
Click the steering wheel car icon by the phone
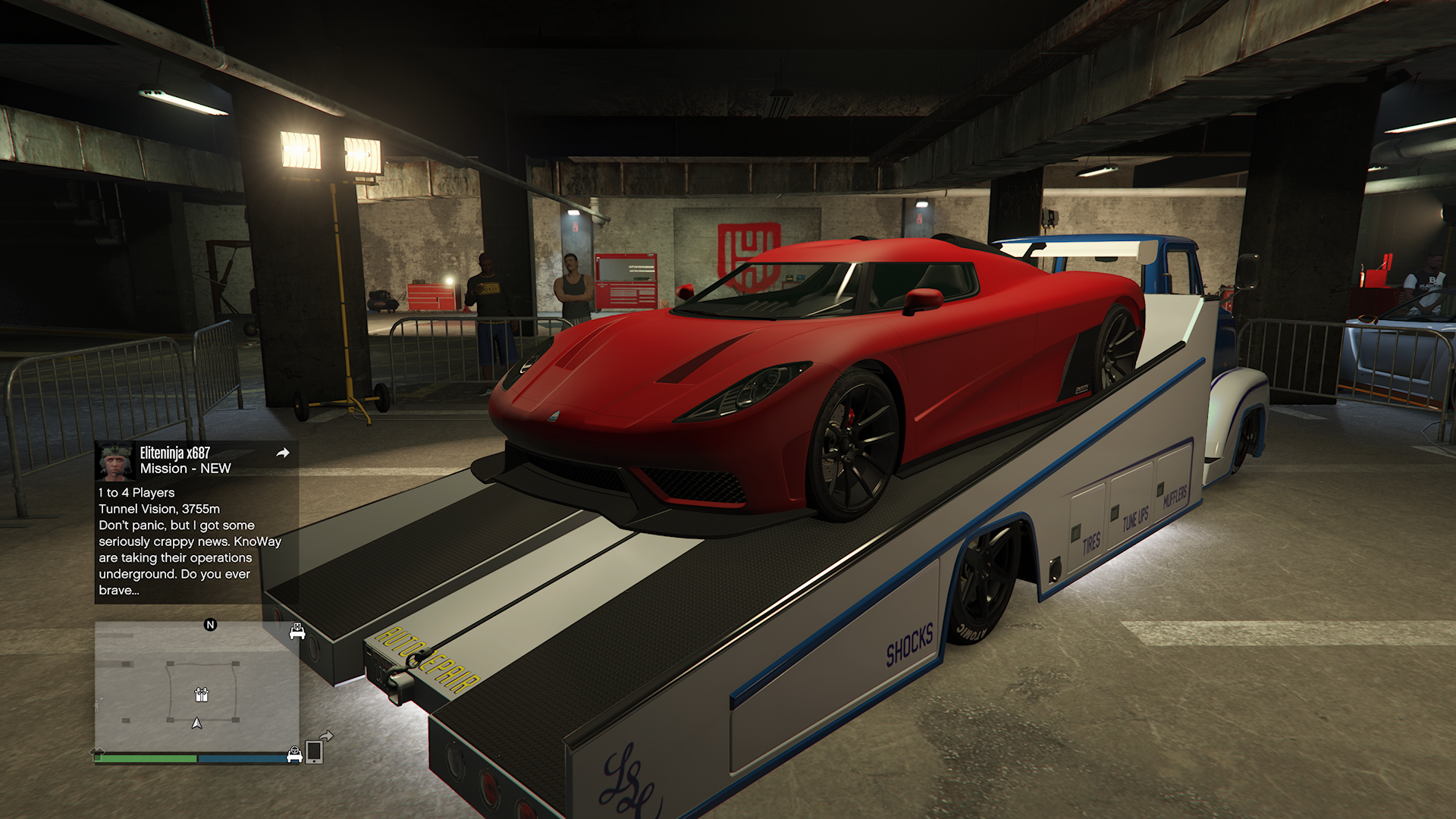pyautogui.click(x=294, y=754)
